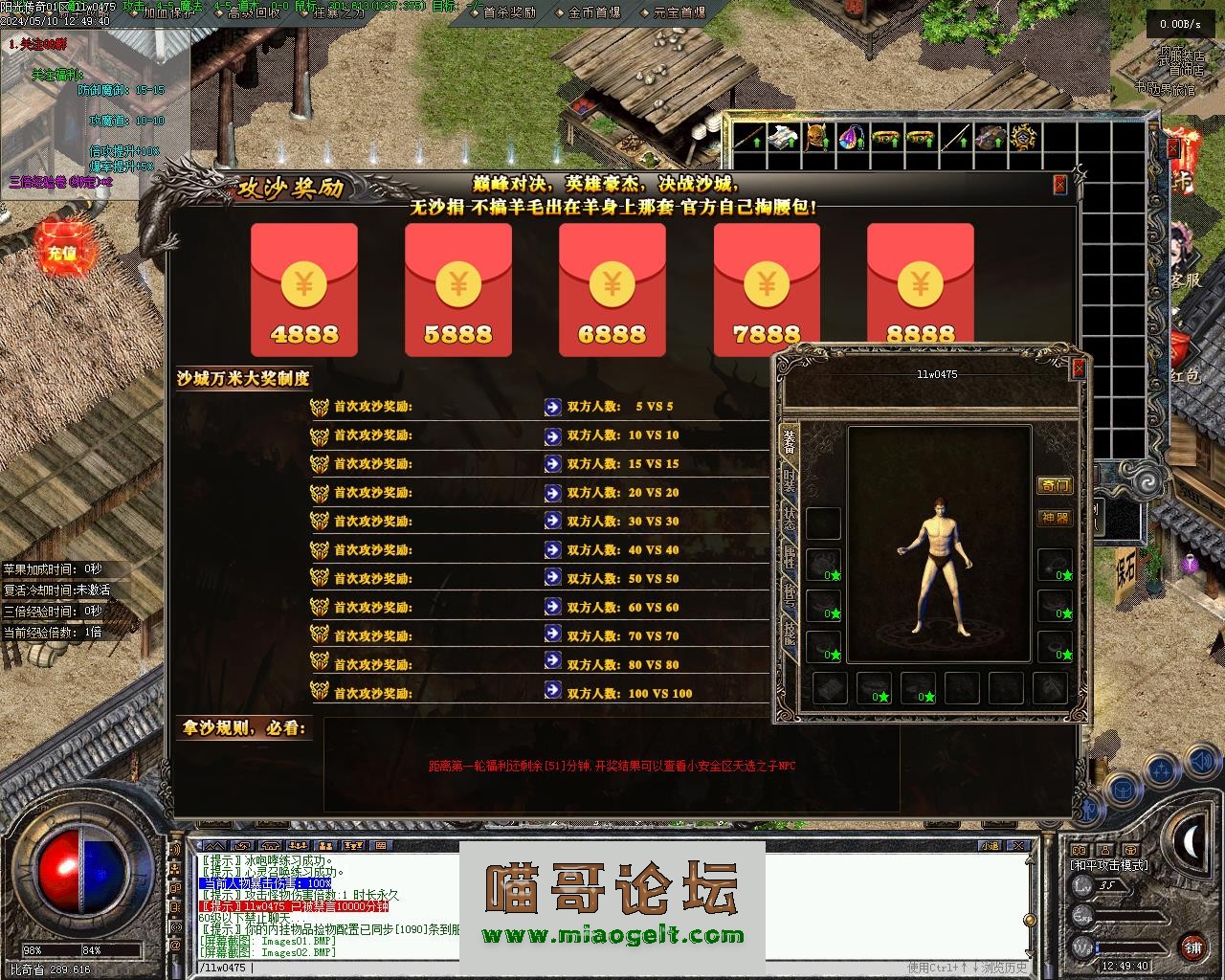The image size is (1225, 980).
Task: Select the skull helmet in the bag
Action: pos(816,139)
